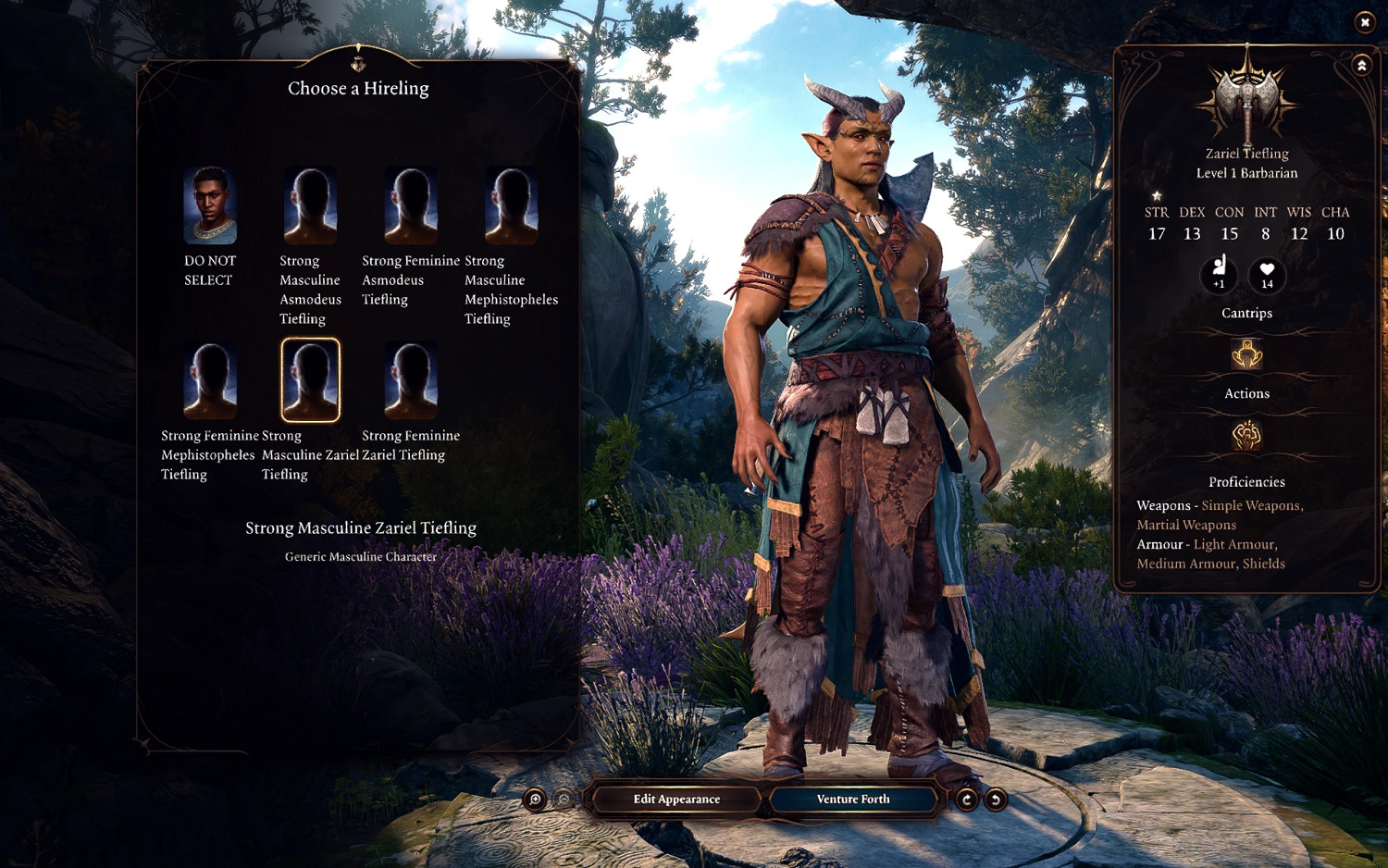
Task: Inspect the cantrip icon under Cantrips
Action: [1246, 354]
